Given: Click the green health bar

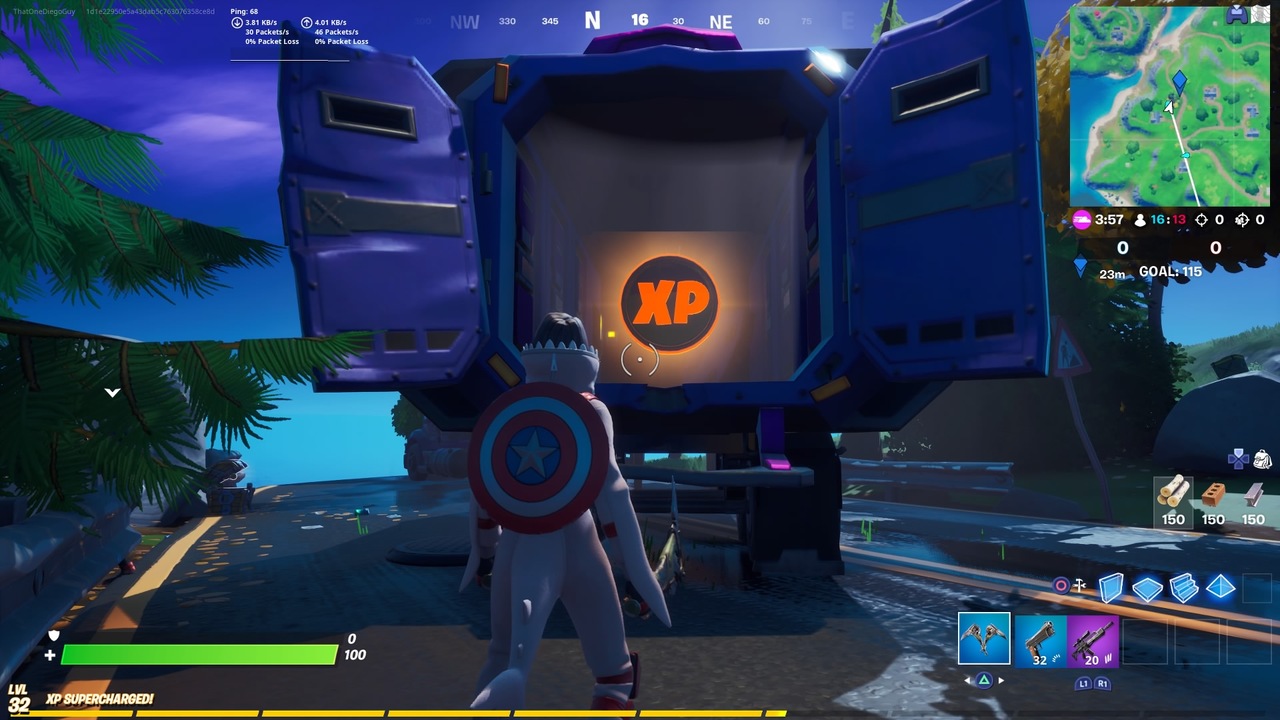Looking at the screenshot, I should (200, 657).
